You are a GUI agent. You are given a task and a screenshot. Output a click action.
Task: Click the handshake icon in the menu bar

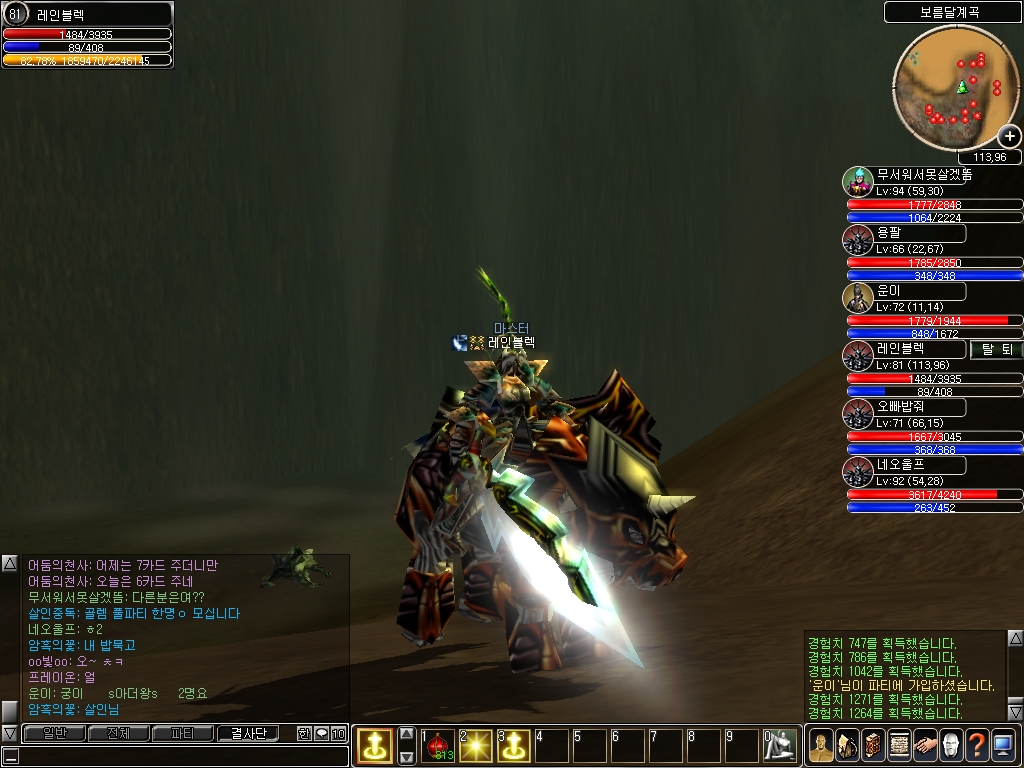(924, 745)
